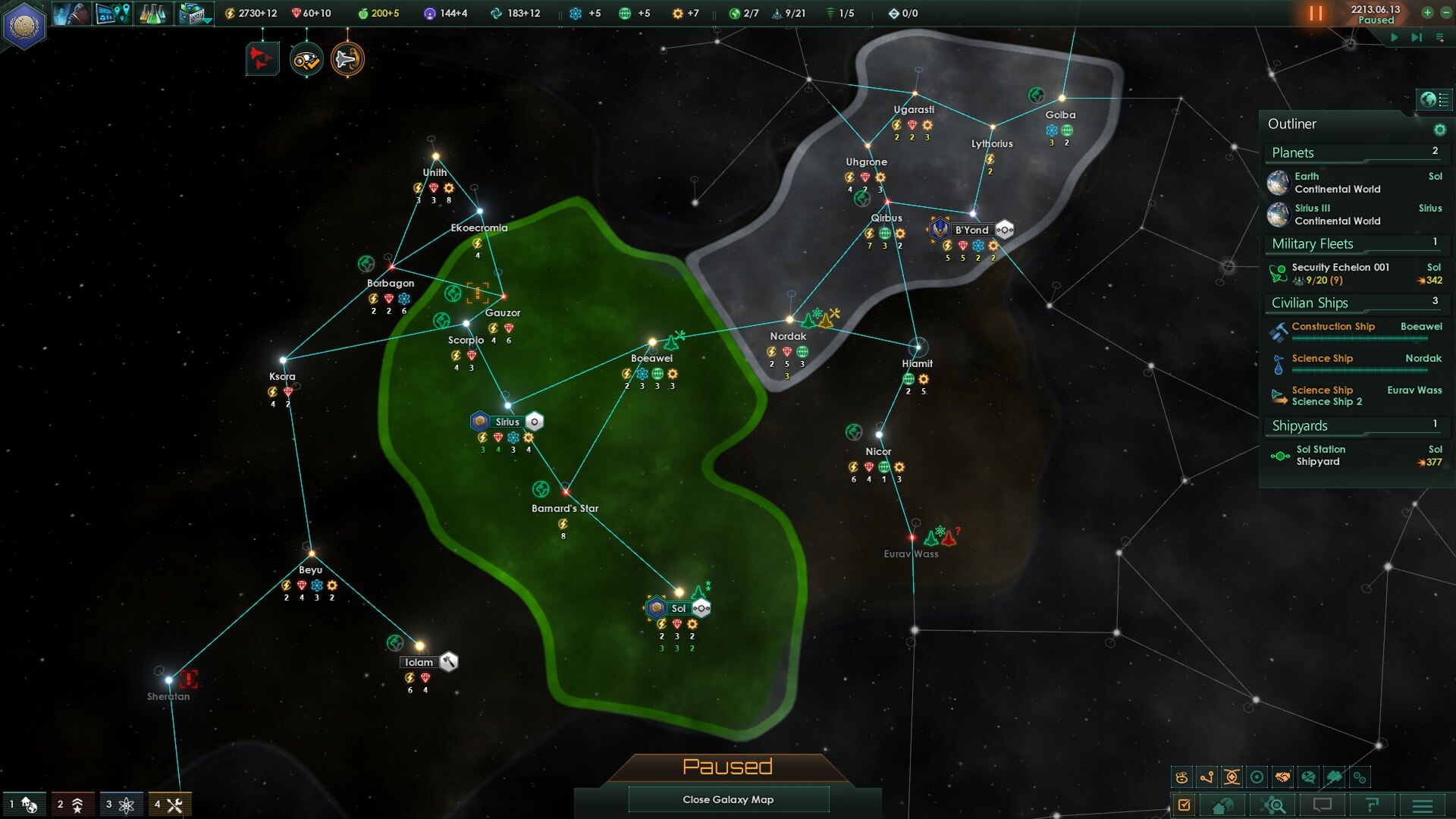The height and width of the screenshot is (819, 1456).
Task: Open the red hostile fleets alert
Action: pos(262,59)
